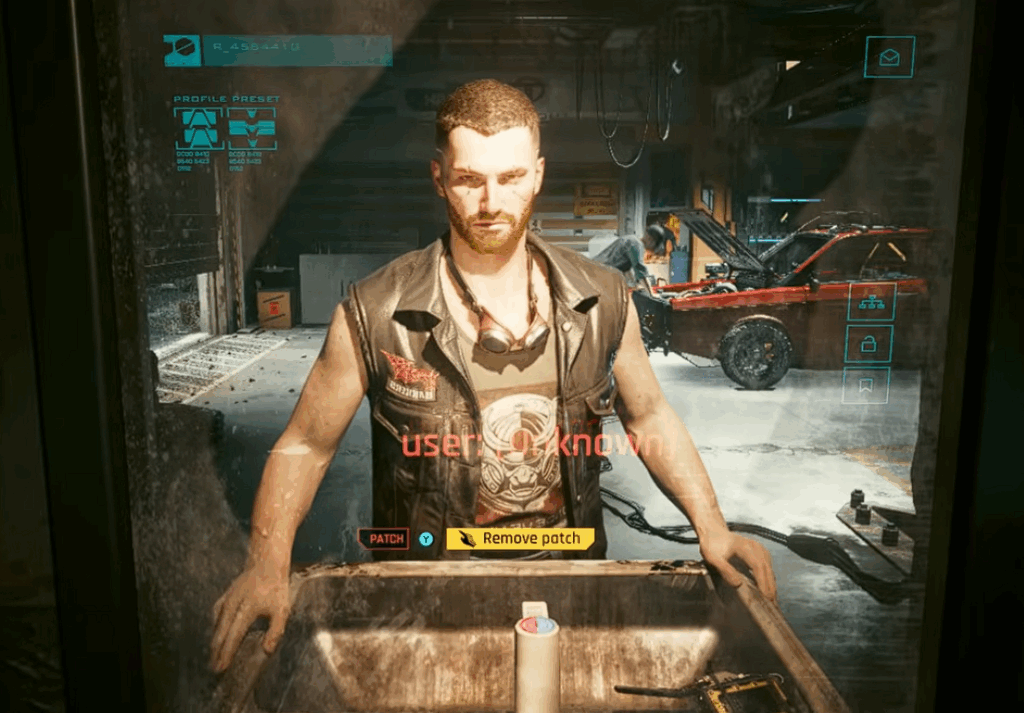The image size is (1024, 713).
Task: Select the network hierarchy icon
Action: (x=870, y=302)
